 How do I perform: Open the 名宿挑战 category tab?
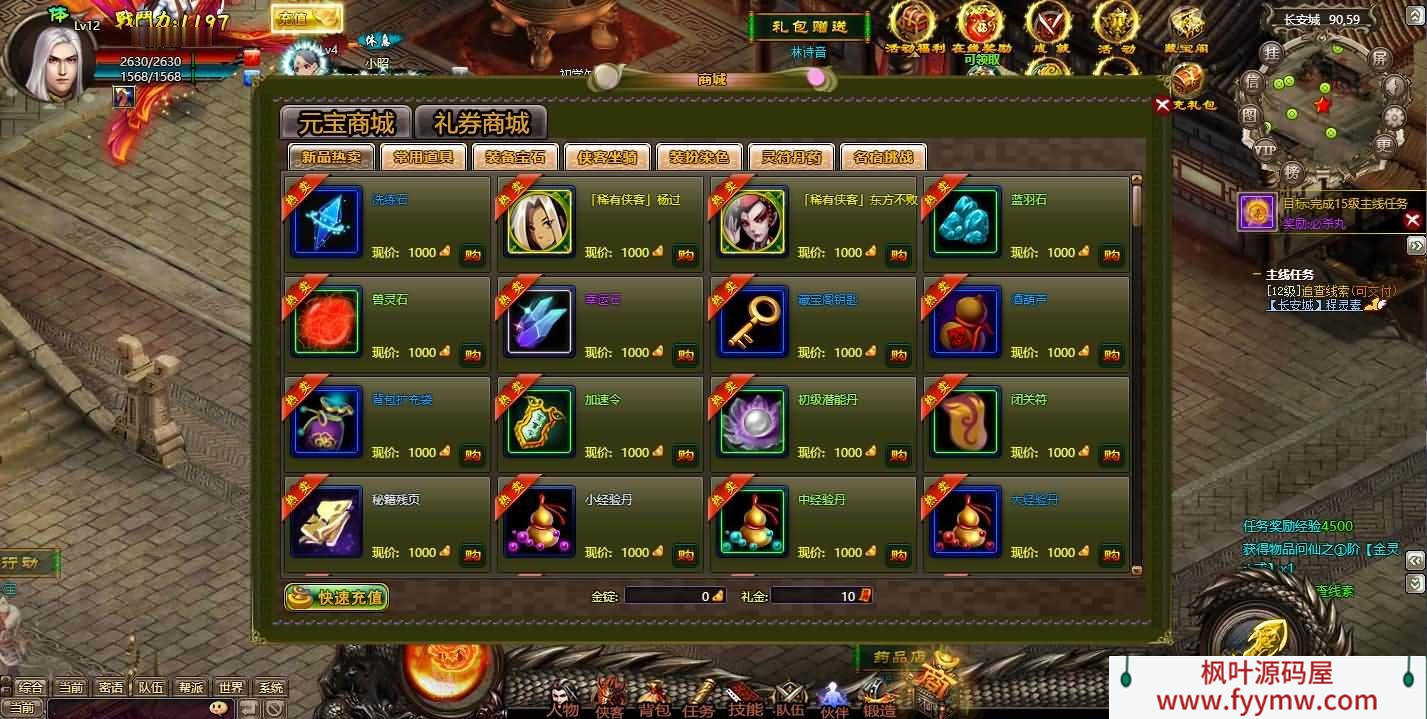point(883,157)
